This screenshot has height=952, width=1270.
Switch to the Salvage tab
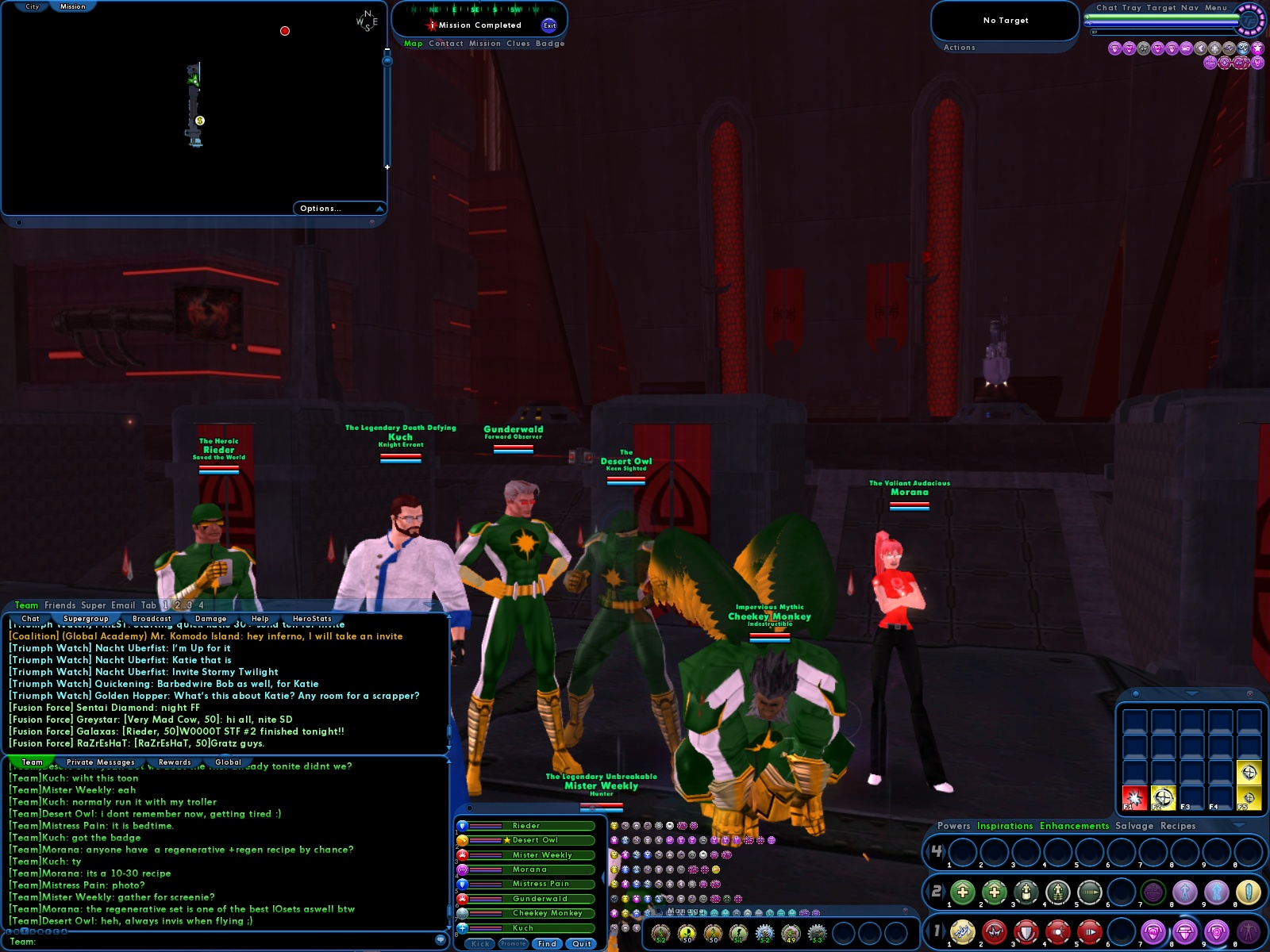click(1137, 826)
